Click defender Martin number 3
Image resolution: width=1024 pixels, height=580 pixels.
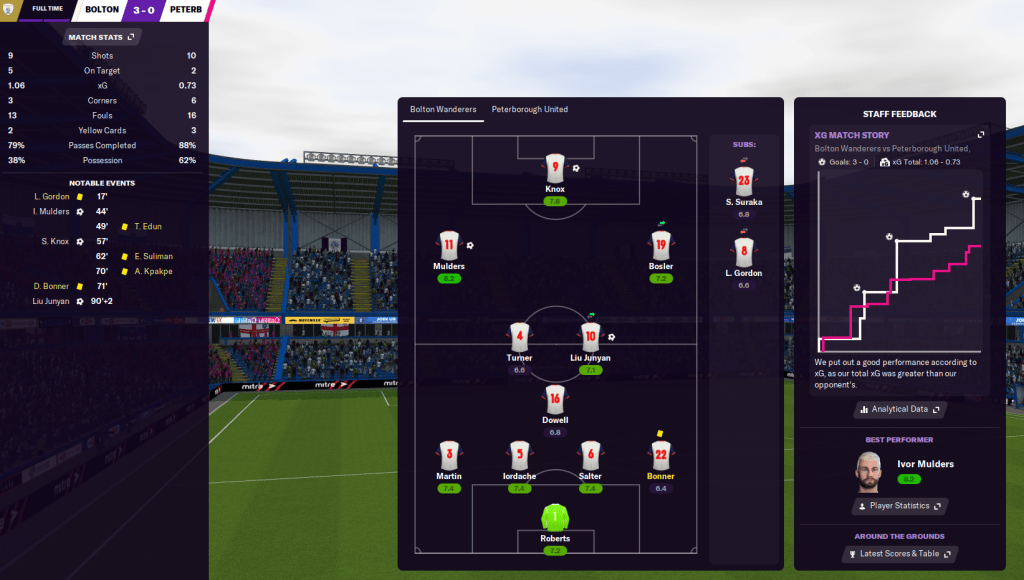tap(449, 455)
